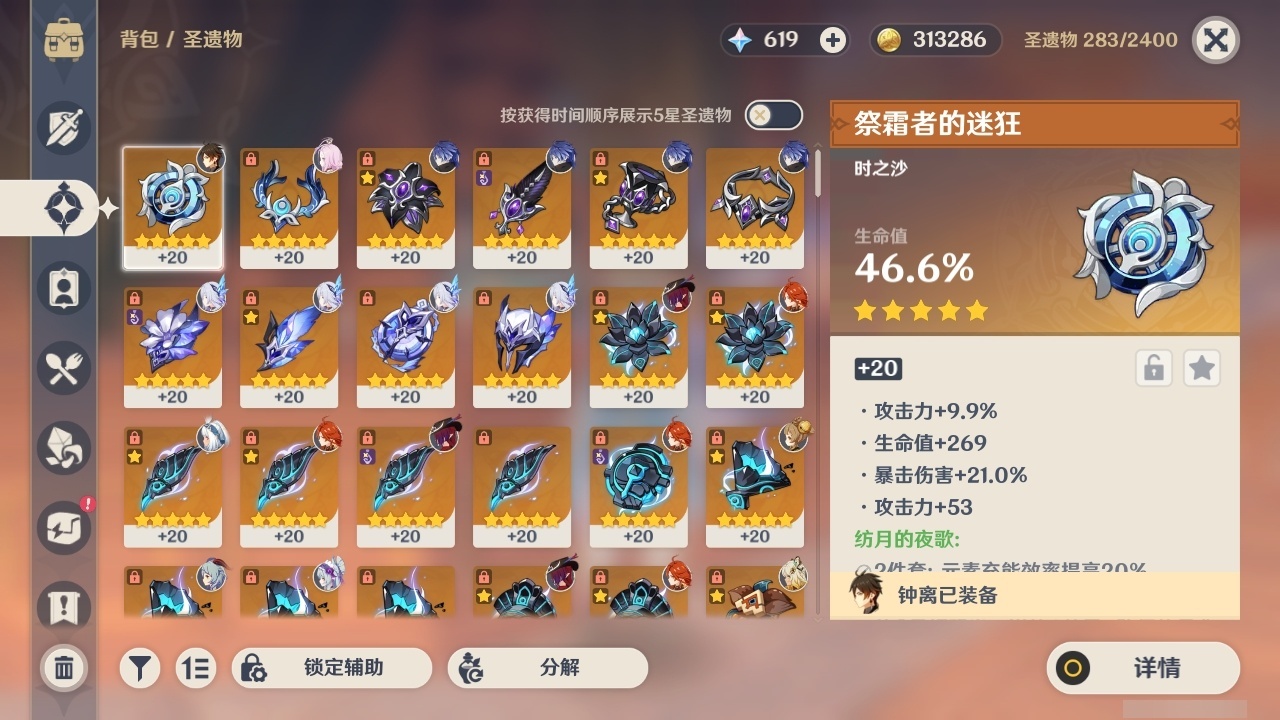Open the artifact filter options
The width and height of the screenshot is (1280, 720).
139,667
